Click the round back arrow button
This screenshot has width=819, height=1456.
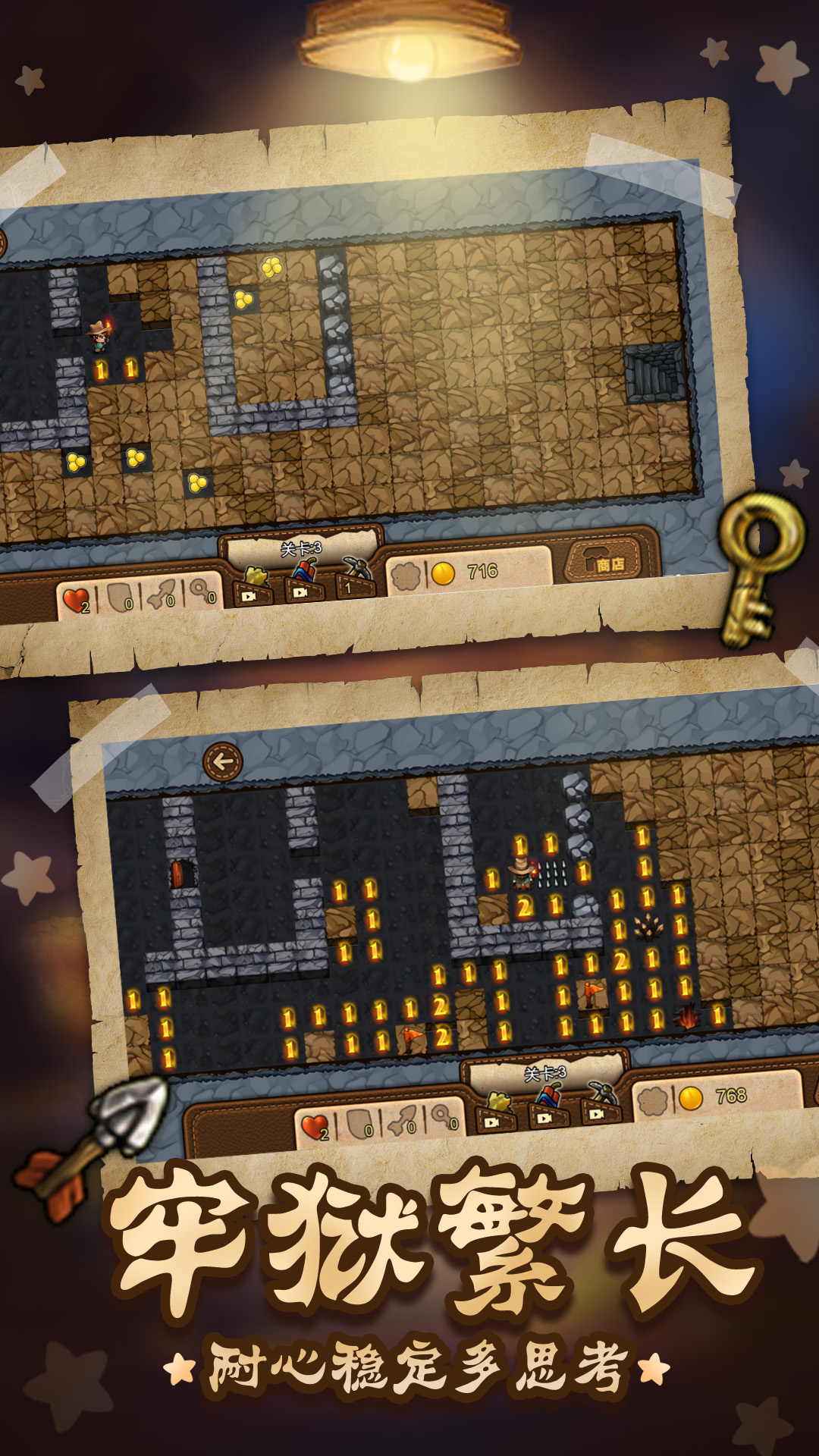[x=223, y=761]
